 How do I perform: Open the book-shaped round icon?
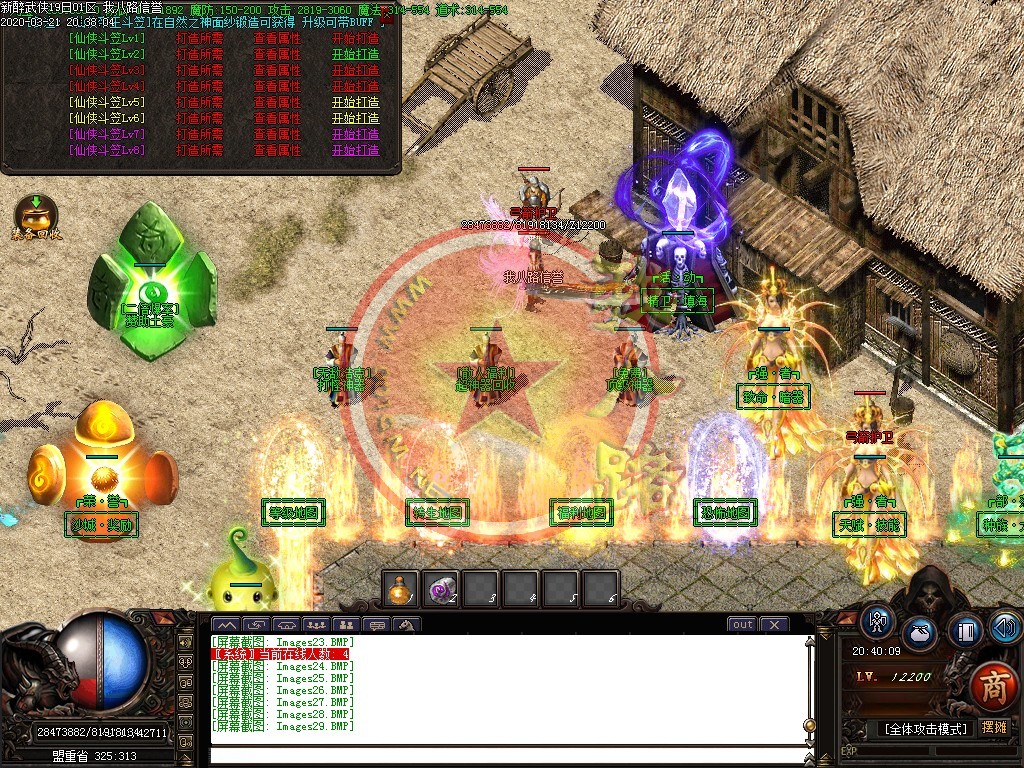(965, 631)
